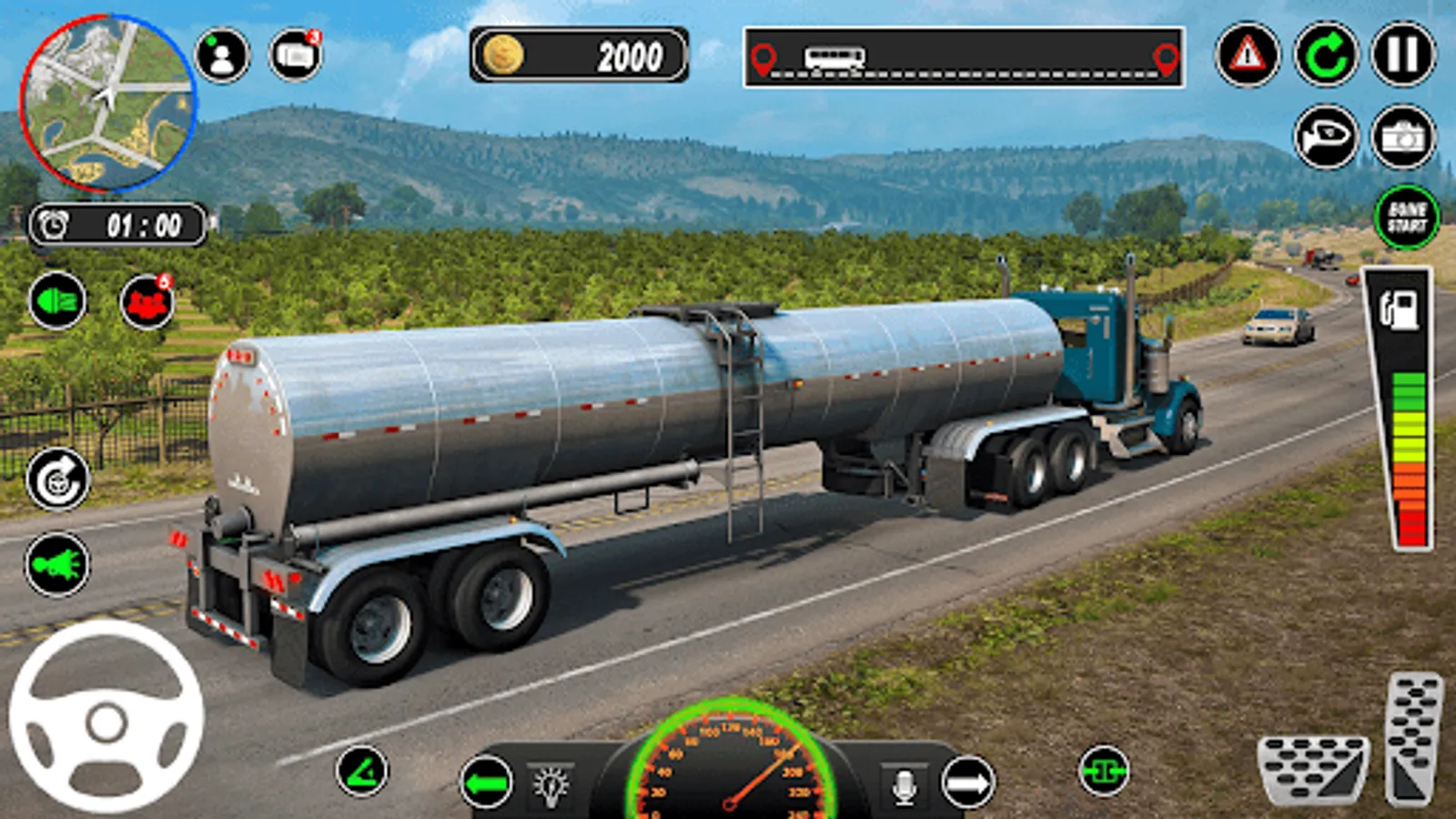Pause the game
Image resolution: width=1456 pixels, height=819 pixels.
[1402, 56]
